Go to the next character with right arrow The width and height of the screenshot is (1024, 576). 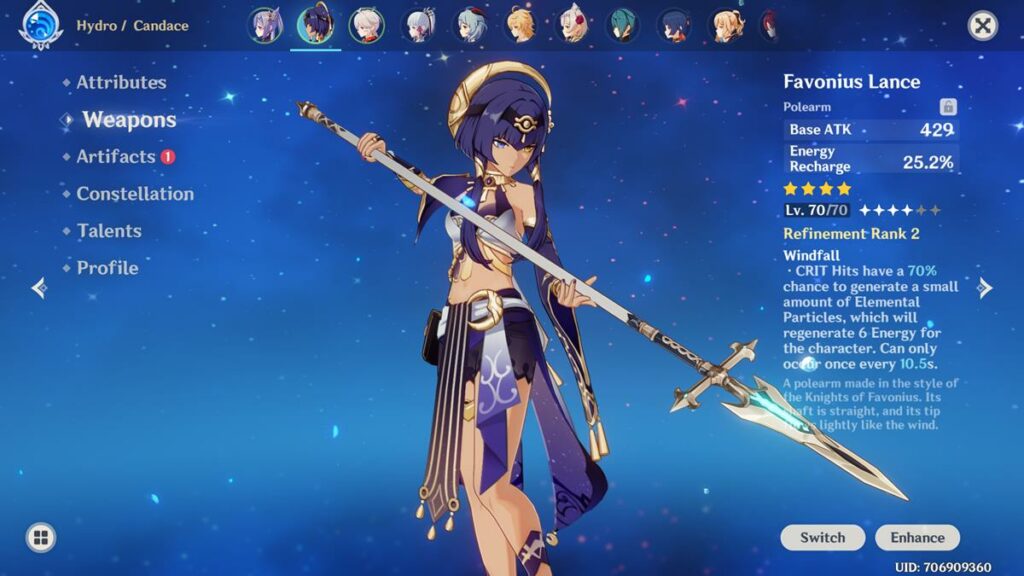(985, 288)
